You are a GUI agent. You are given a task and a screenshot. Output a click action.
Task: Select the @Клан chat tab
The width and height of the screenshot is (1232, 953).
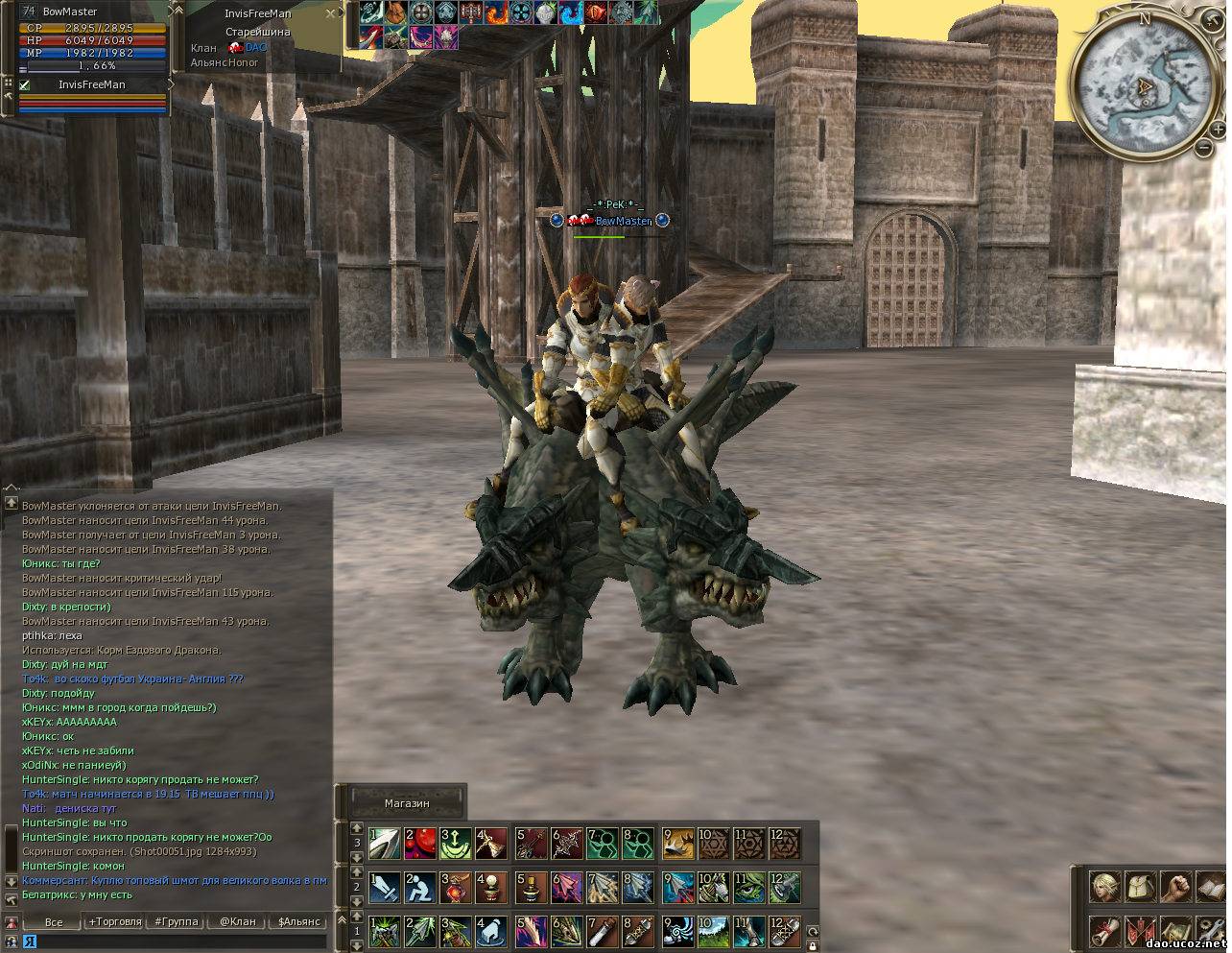tap(237, 921)
